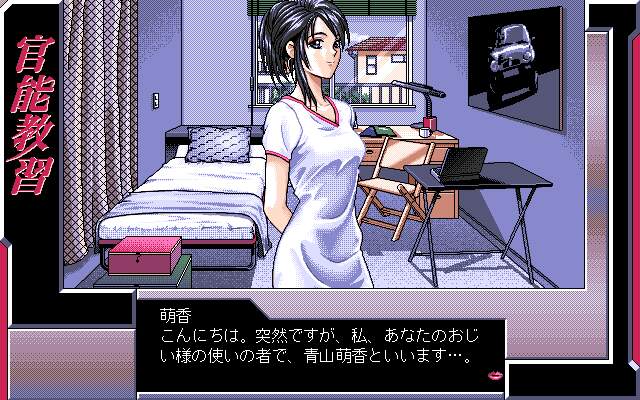The width and height of the screenshot is (640, 400).
Task: Click the red lips continue icon
Action: click(x=494, y=376)
